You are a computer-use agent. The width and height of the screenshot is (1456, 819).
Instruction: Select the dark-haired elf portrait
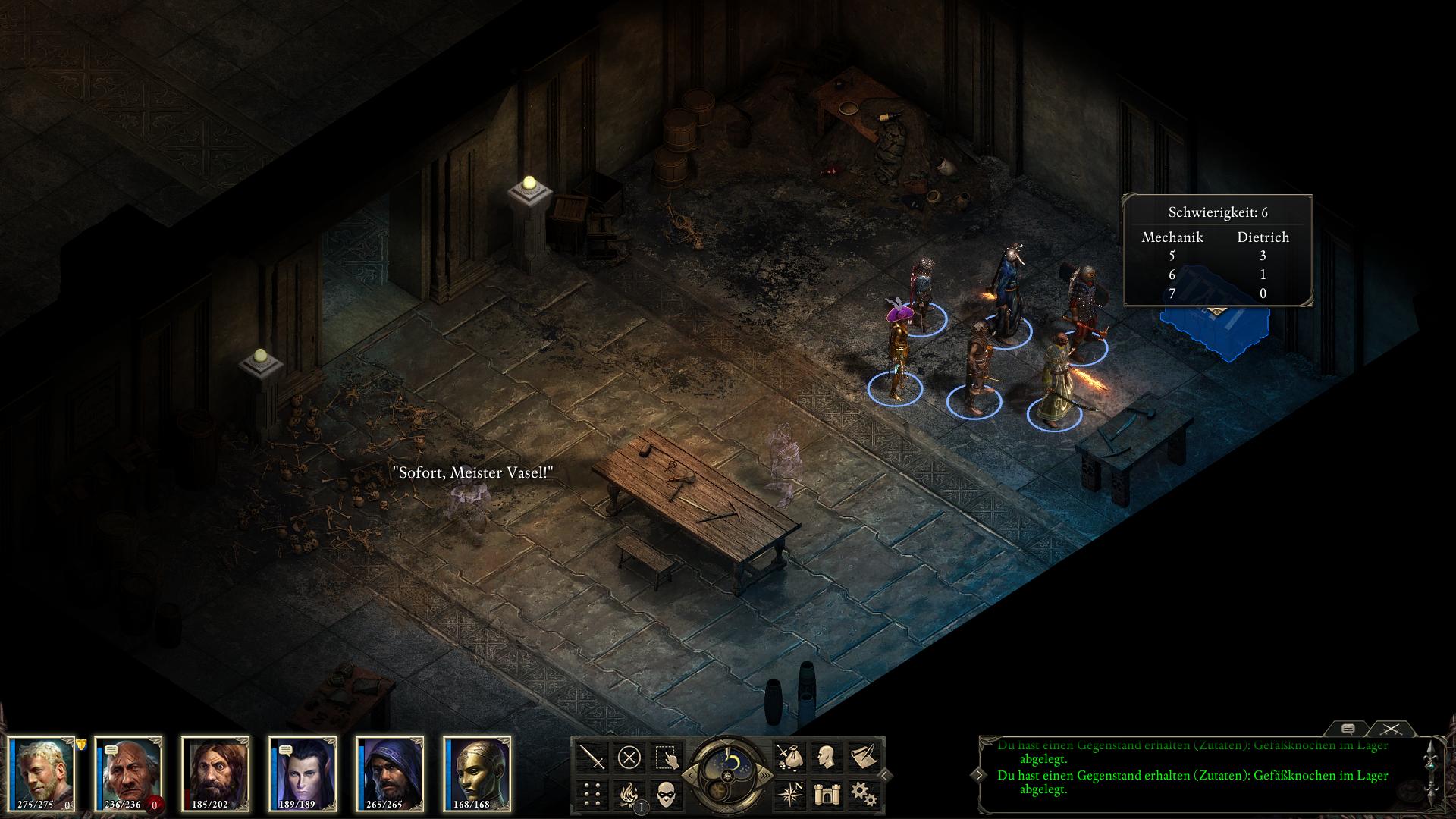pyautogui.click(x=303, y=773)
